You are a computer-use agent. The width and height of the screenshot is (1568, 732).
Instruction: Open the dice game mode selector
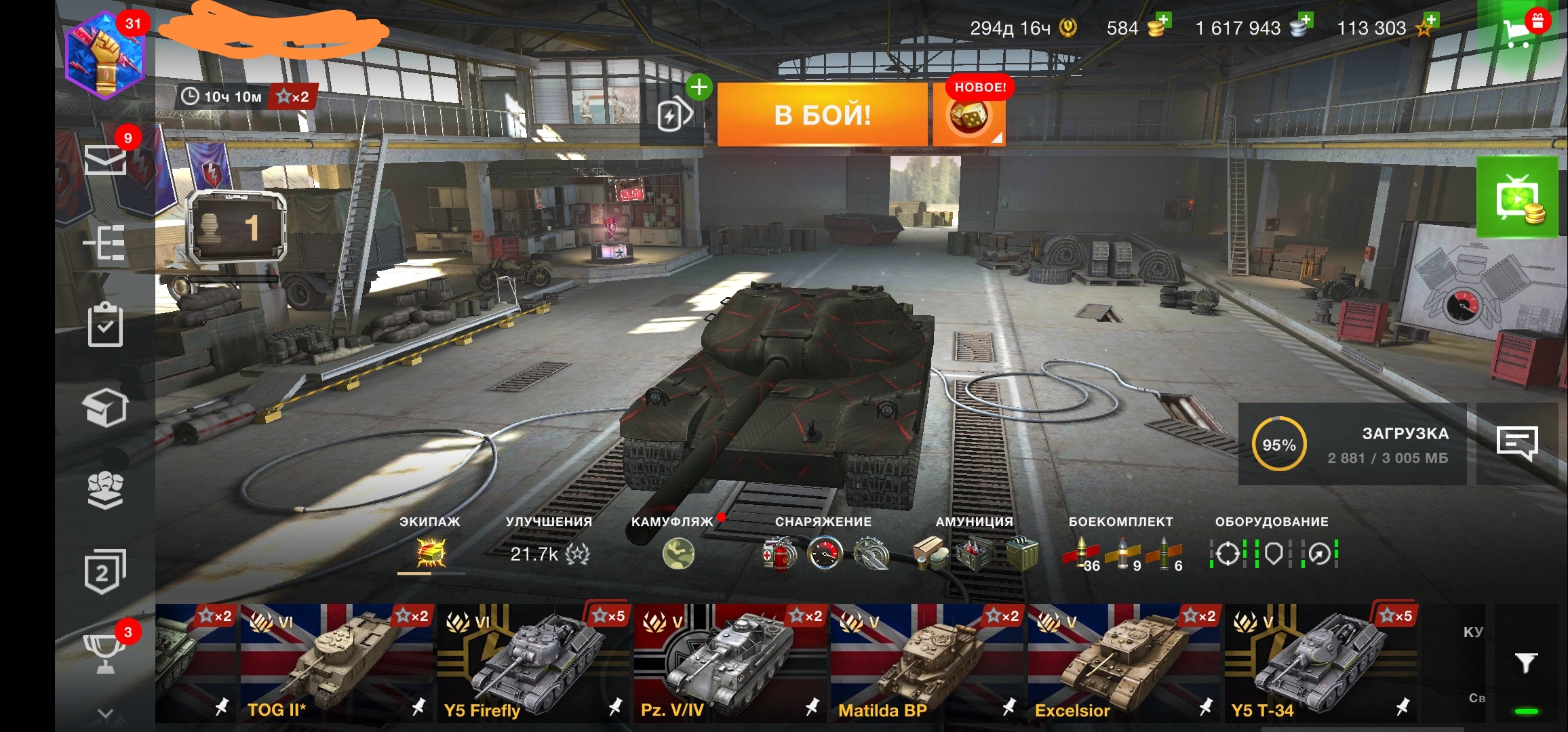click(x=968, y=117)
